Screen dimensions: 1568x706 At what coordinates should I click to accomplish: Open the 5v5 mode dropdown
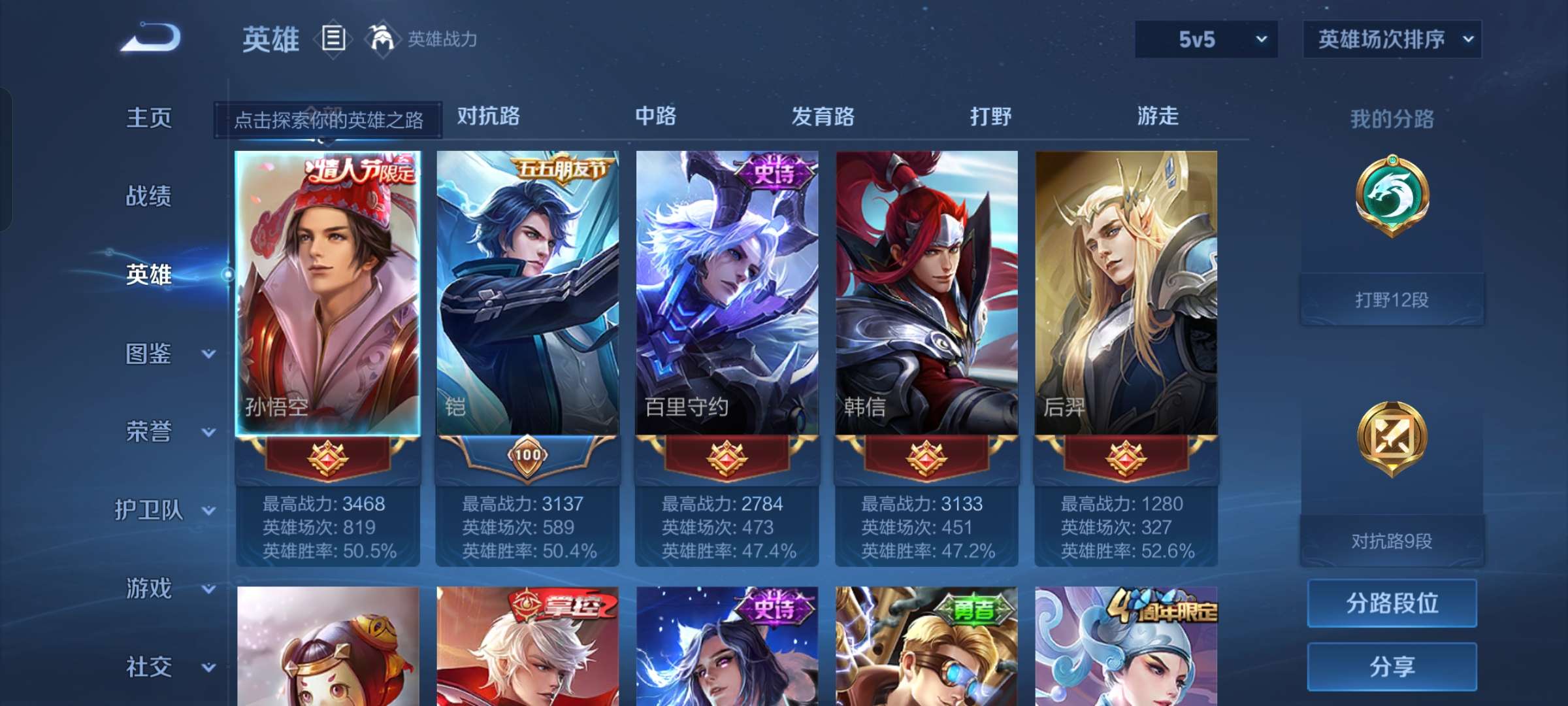pos(1205,39)
